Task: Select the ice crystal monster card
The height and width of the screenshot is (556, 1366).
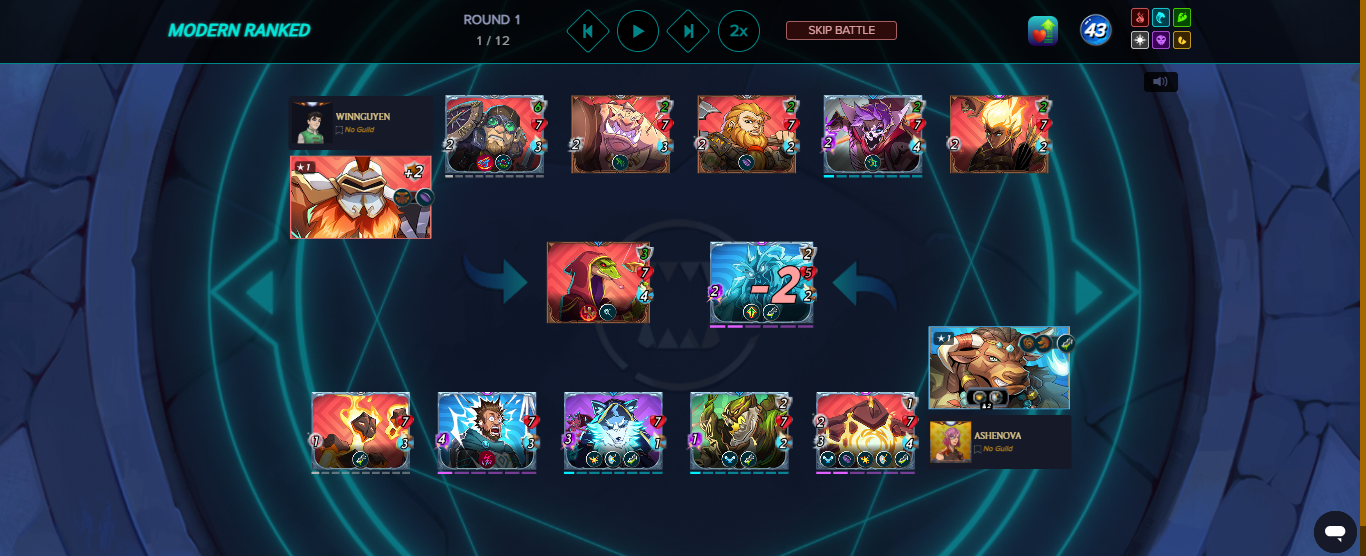Action: point(762,284)
